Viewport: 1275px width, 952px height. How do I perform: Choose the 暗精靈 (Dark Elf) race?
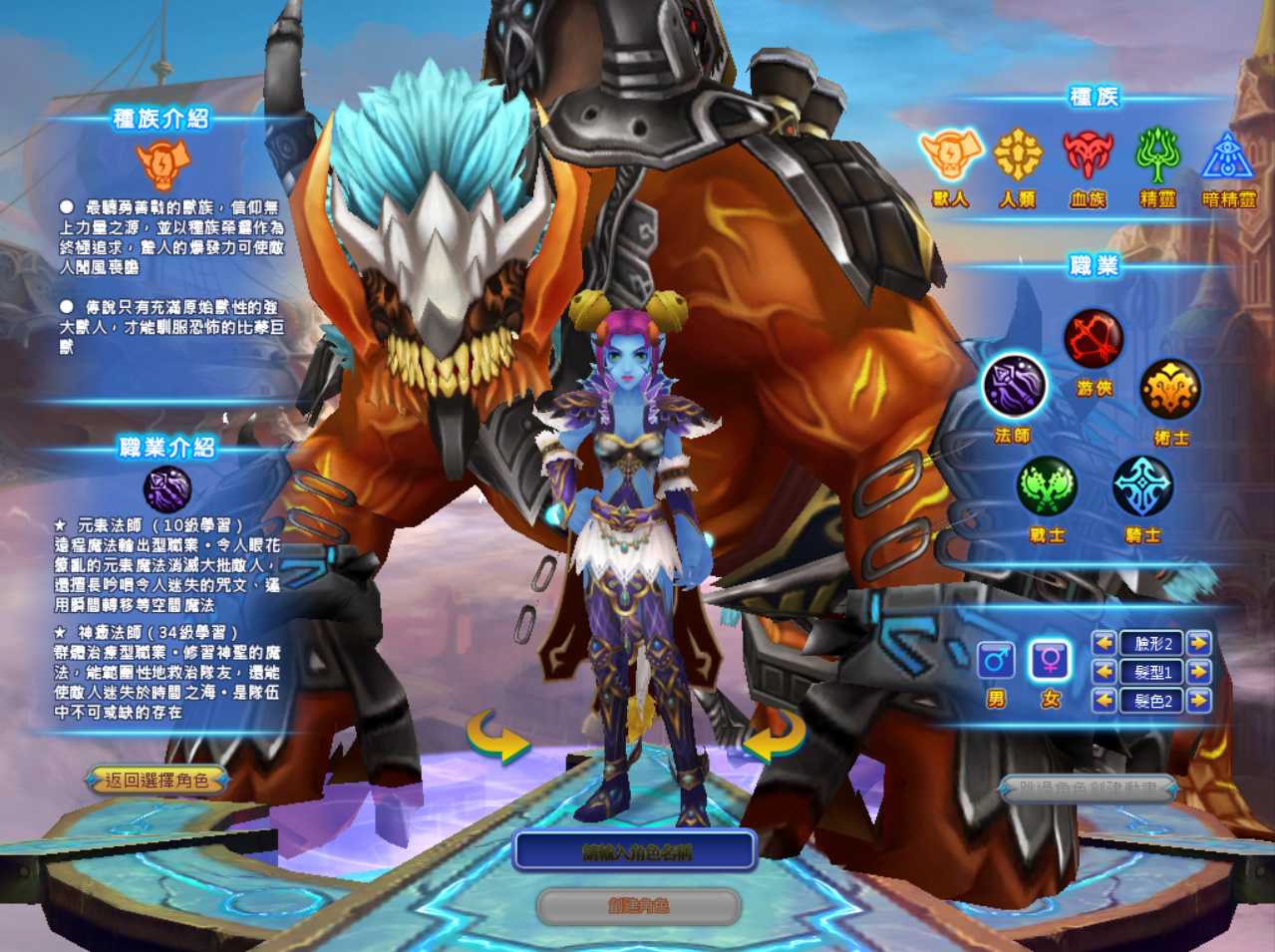click(1228, 158)
